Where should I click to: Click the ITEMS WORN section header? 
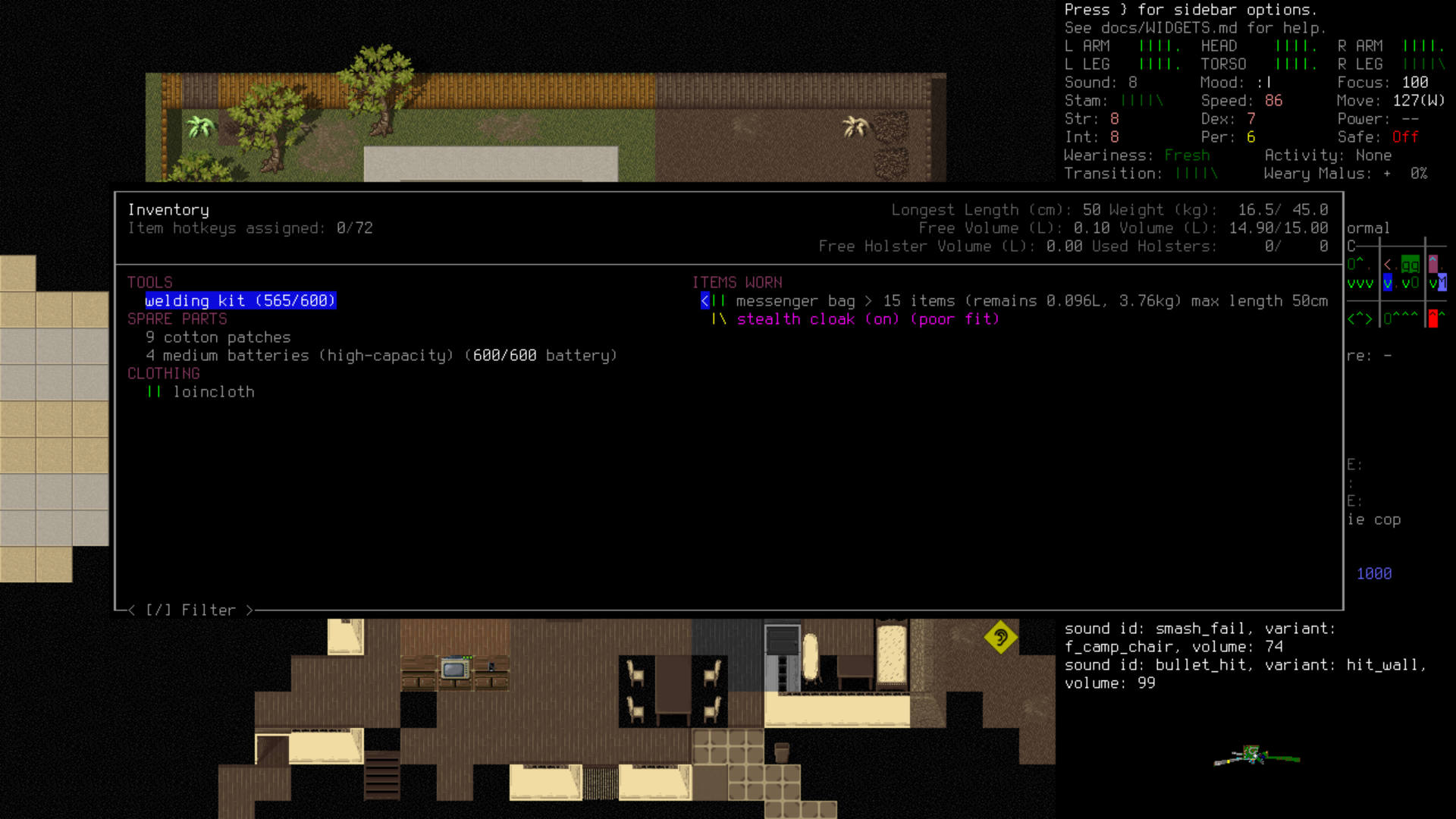737,282
